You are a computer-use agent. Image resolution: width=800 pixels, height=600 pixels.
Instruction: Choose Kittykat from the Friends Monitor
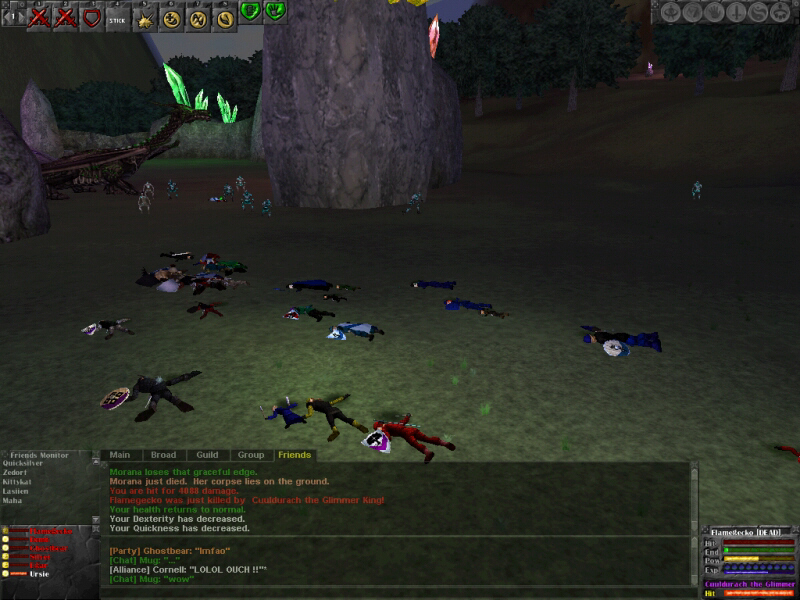click(x=19, y=482)
